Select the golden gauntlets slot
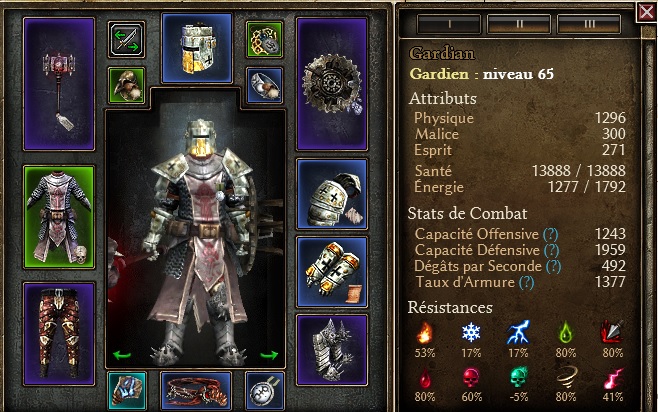 point(332,271)
